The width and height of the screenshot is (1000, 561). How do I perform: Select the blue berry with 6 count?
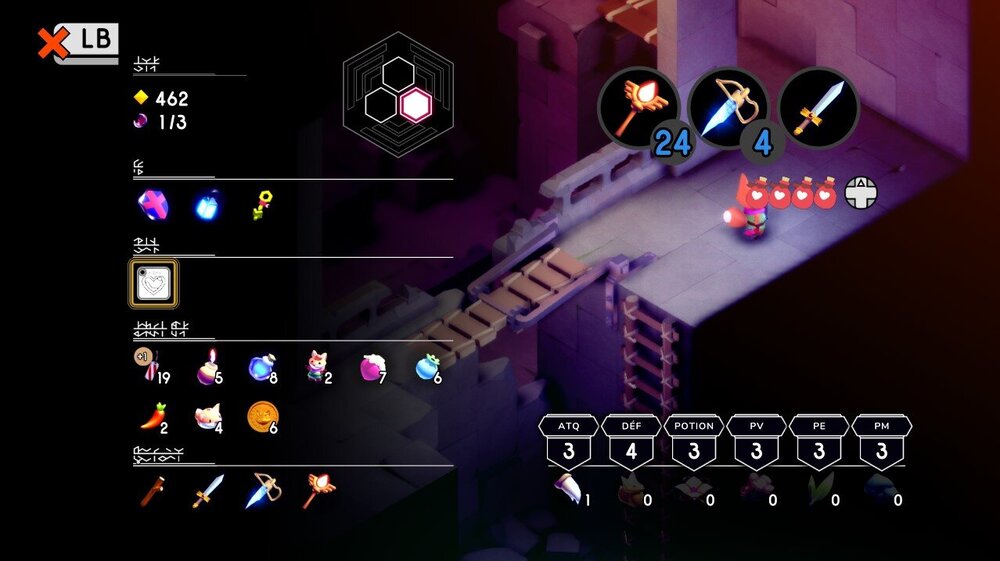point(427,370)
